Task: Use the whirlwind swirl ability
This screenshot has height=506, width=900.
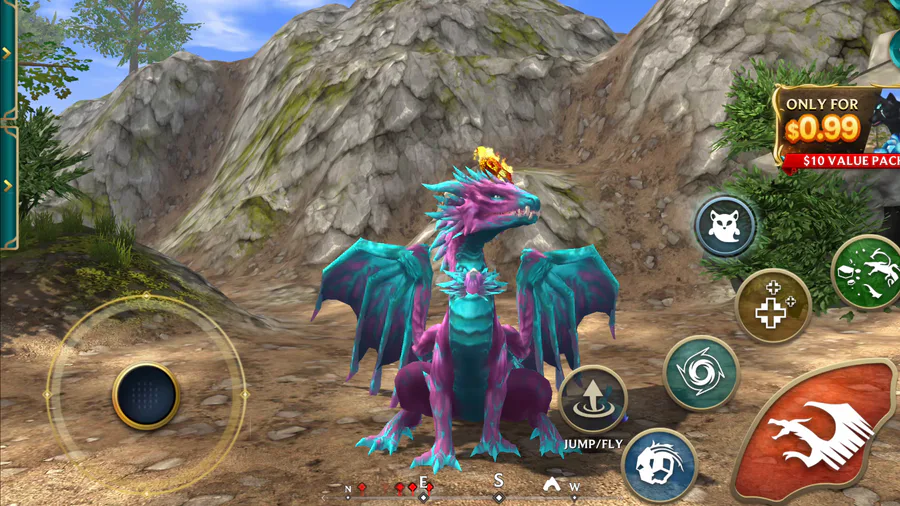Action: click(x=701, y=372)
